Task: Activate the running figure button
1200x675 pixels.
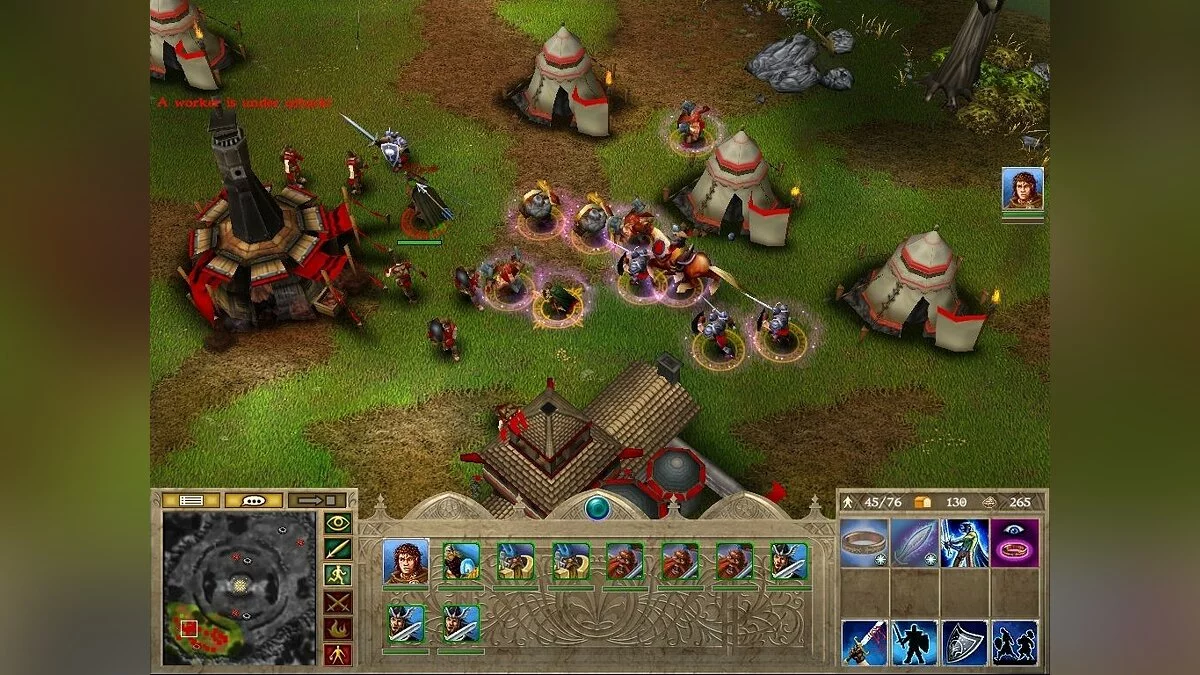Action: click(337, 575)
